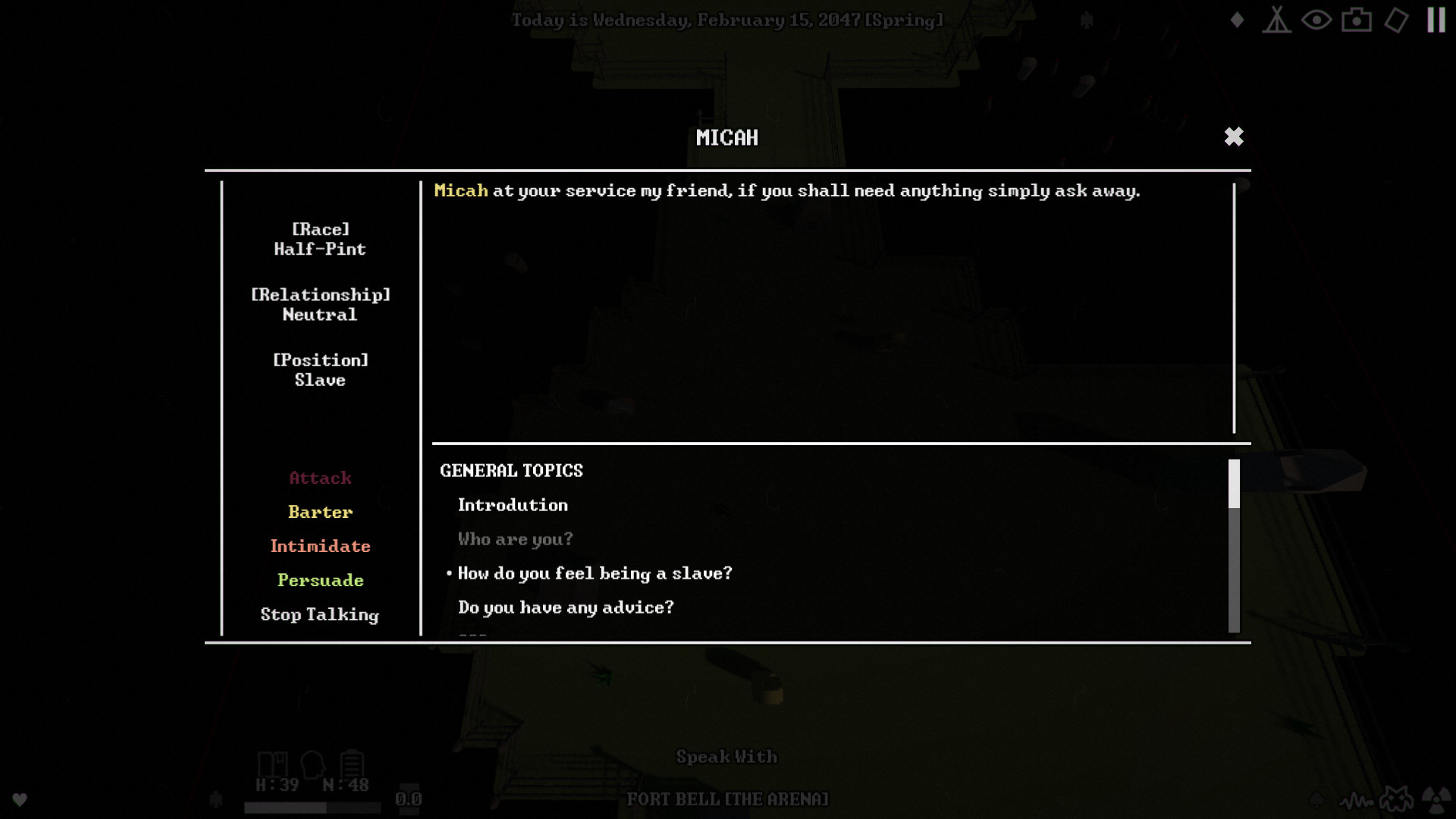Select Stop Talking to end the conversation
The width and height of the screenshot is (1456, 819).
tap(320, 614)
